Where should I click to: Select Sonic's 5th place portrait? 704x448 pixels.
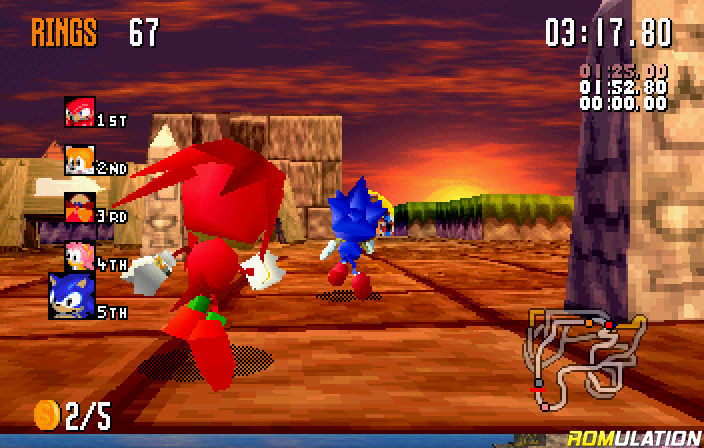click(72, 296)
